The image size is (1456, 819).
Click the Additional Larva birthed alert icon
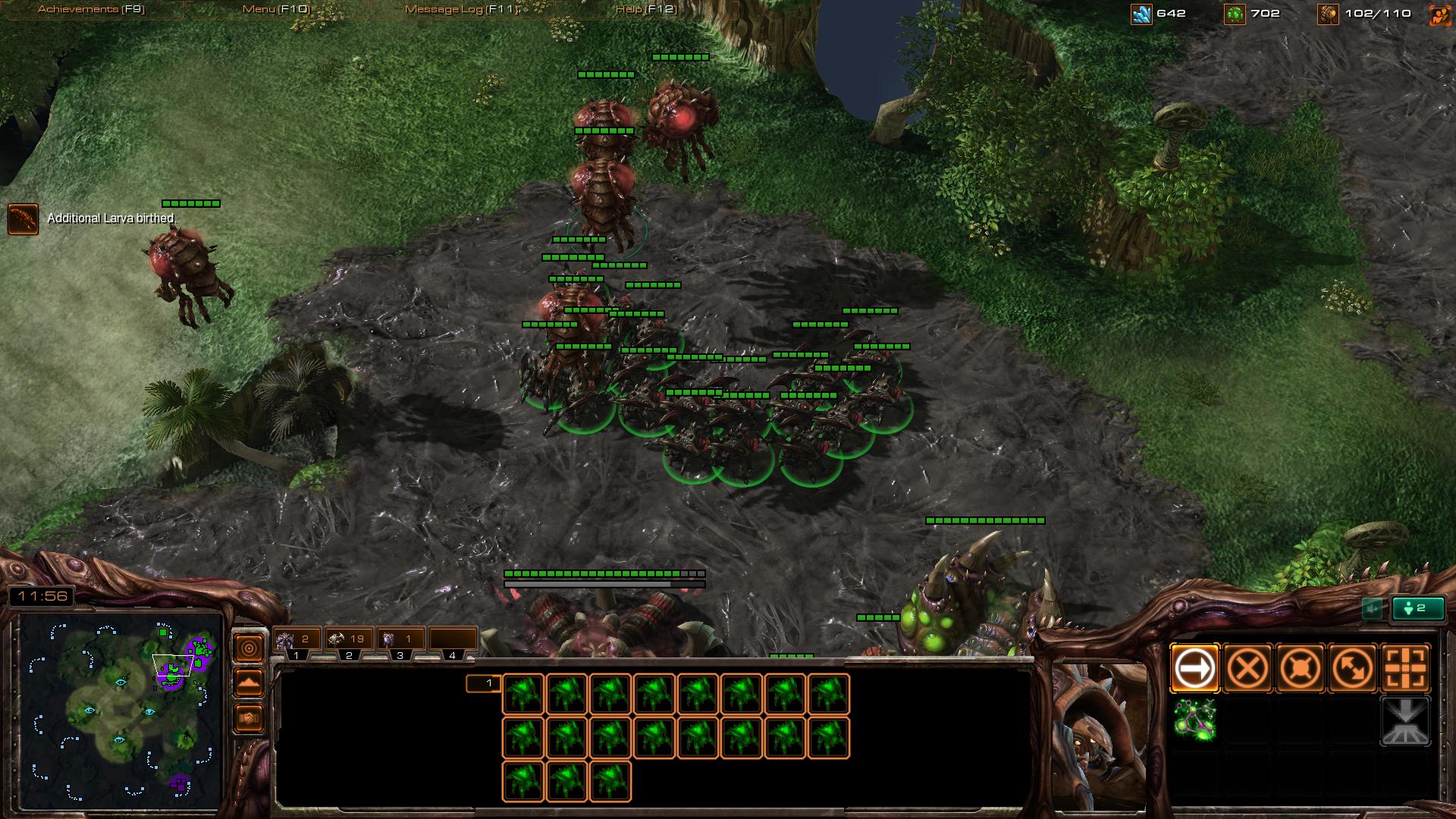click(x=23, y=218)
